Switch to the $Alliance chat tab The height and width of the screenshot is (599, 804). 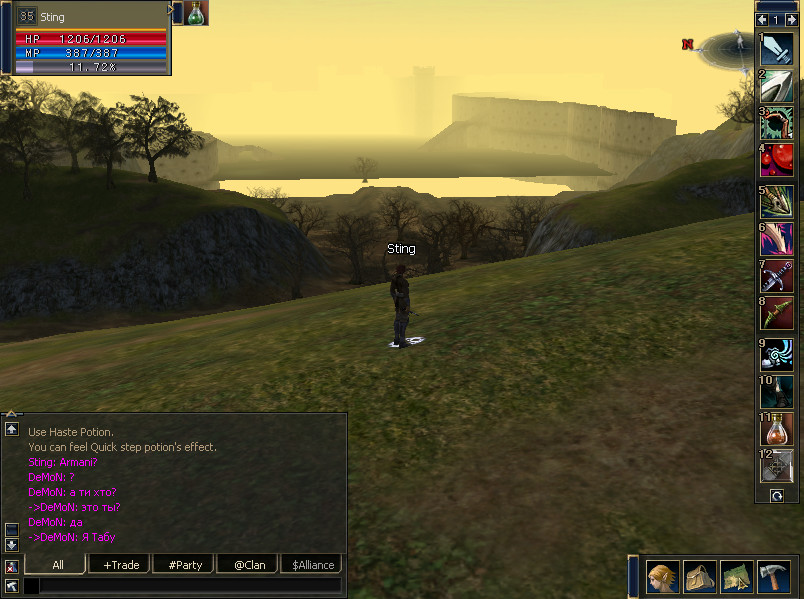(310, 565)
